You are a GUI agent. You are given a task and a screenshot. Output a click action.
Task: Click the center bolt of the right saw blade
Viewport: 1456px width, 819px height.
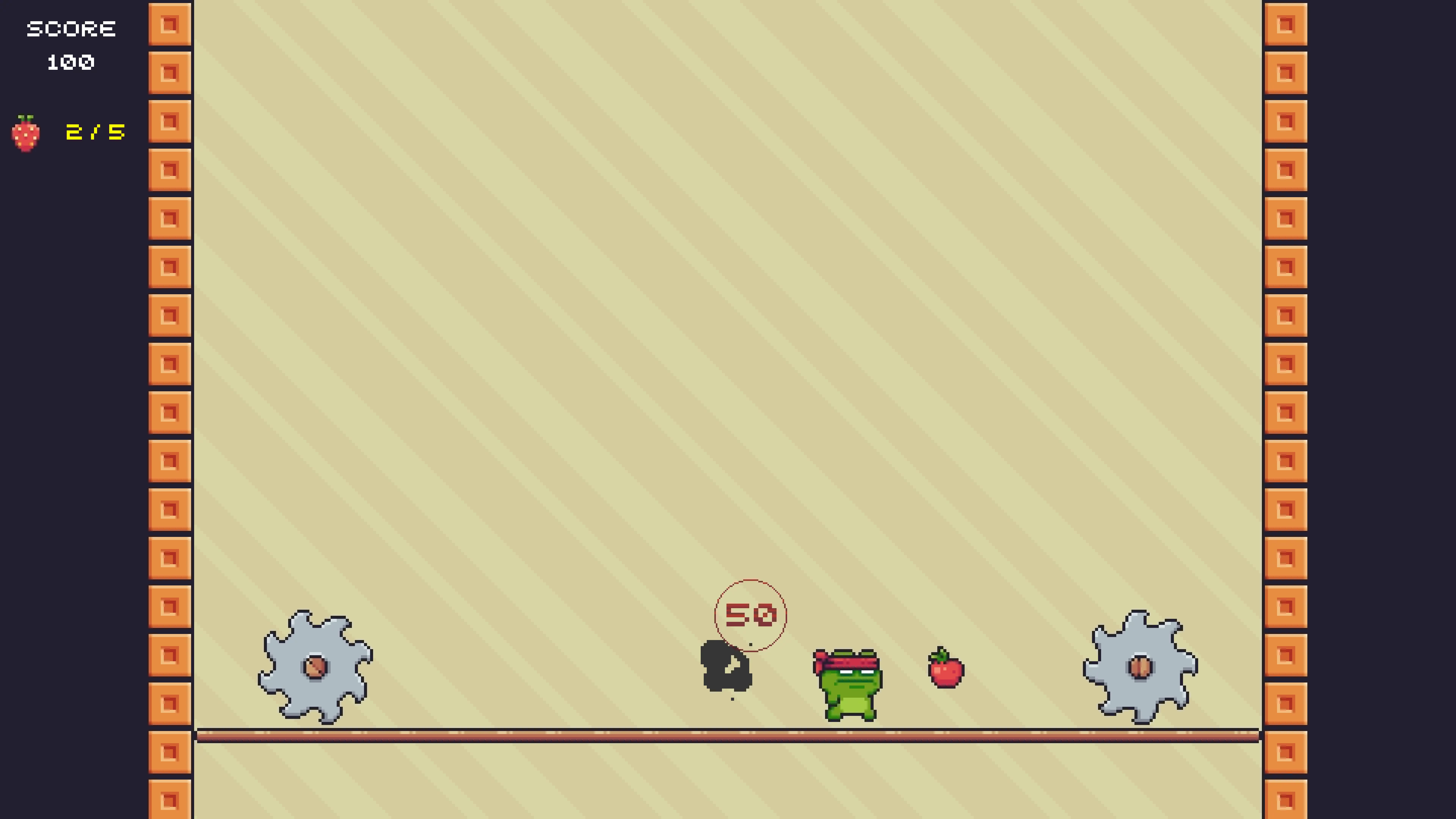(x=1141, y=667)
